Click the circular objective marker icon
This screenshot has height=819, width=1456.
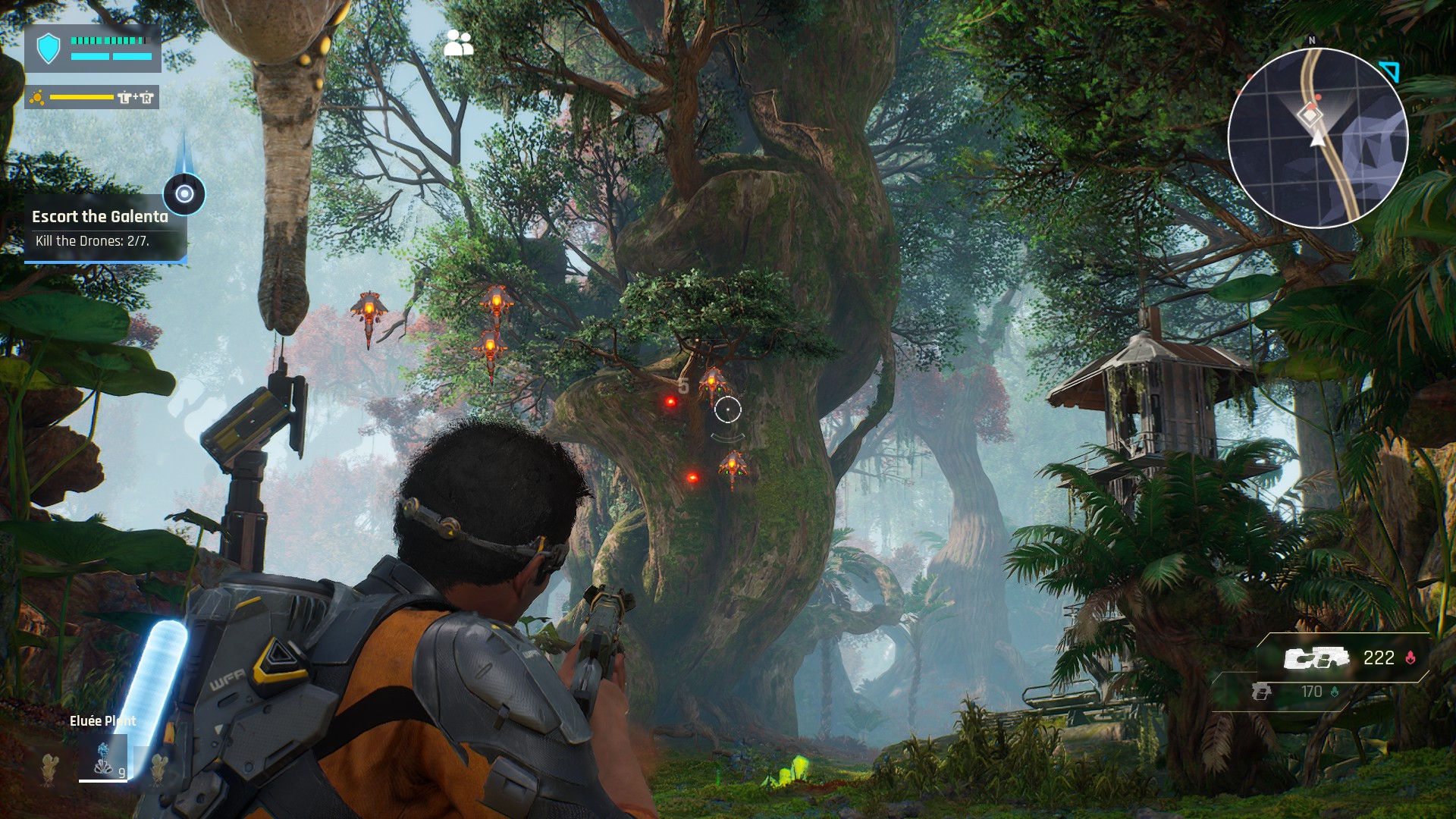coord(184,194)
